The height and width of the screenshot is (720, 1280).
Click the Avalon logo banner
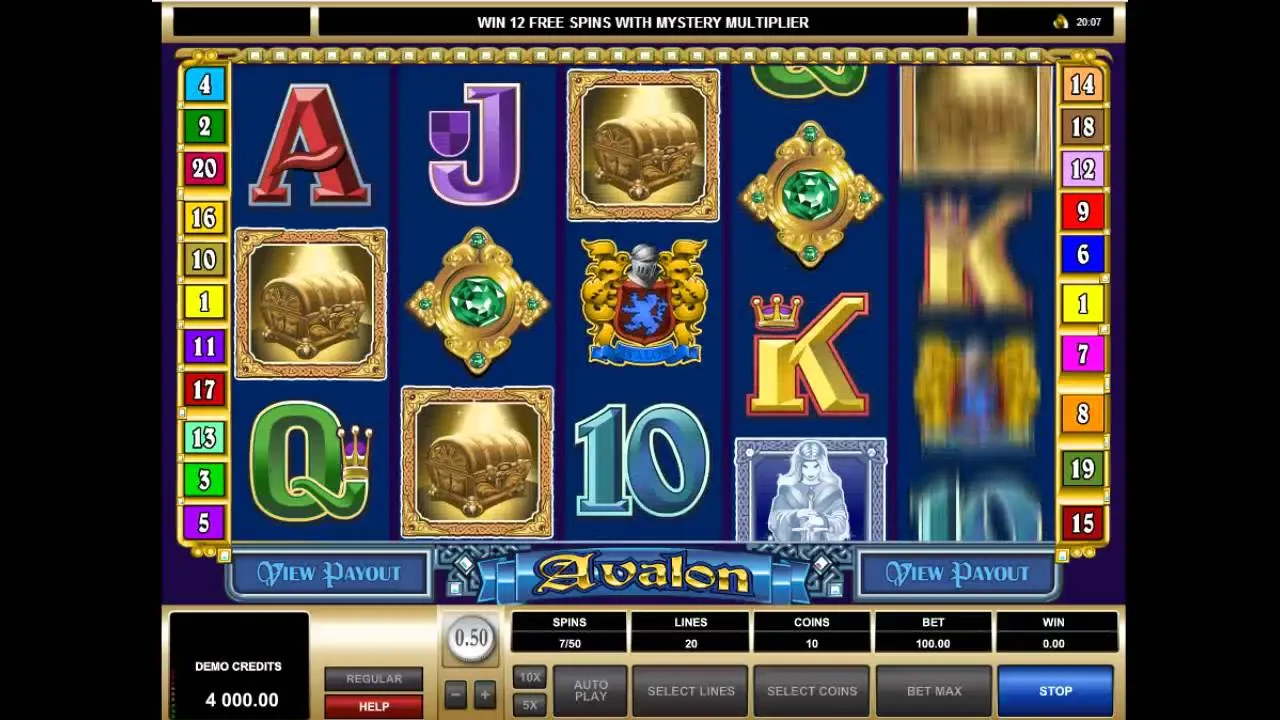point(641,572)
